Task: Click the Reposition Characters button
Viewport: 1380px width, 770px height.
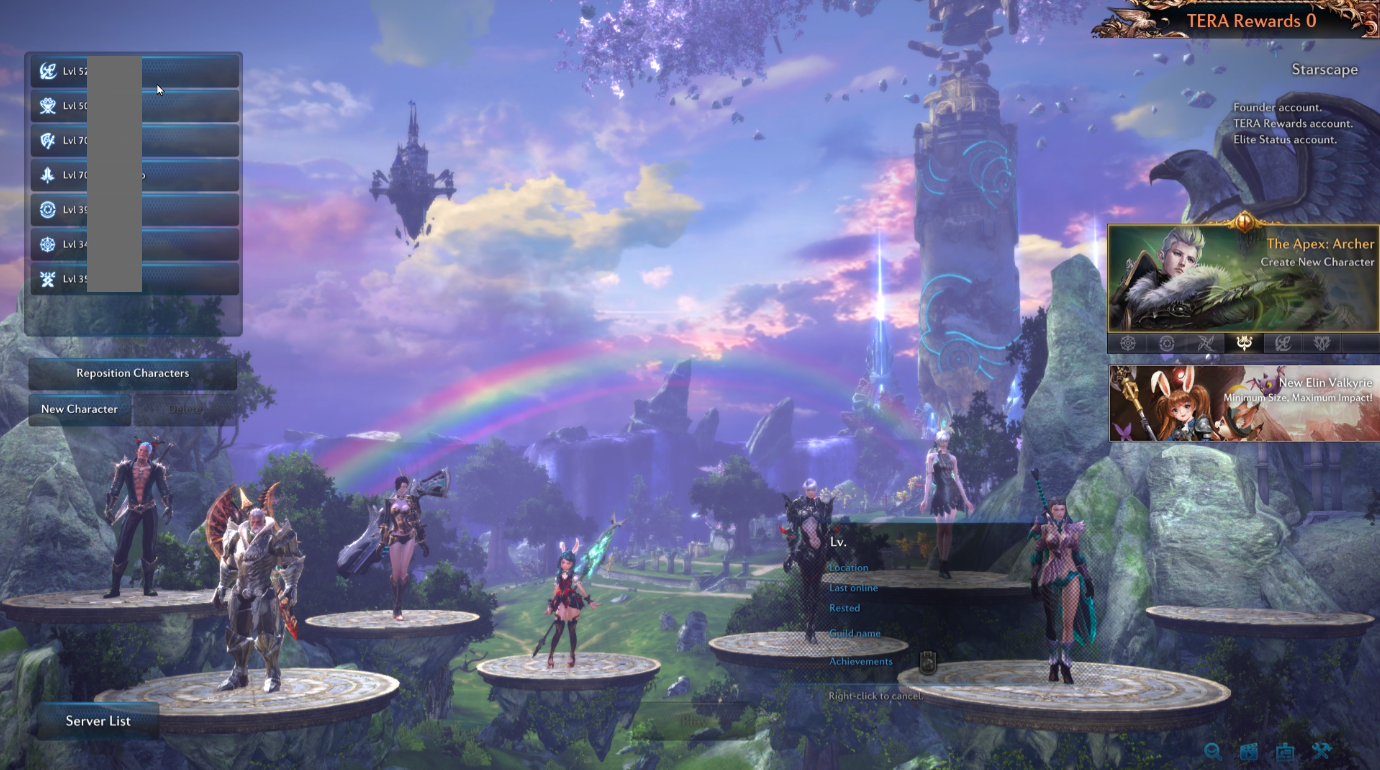Action: pyautogui.click(x=132, y=372)
